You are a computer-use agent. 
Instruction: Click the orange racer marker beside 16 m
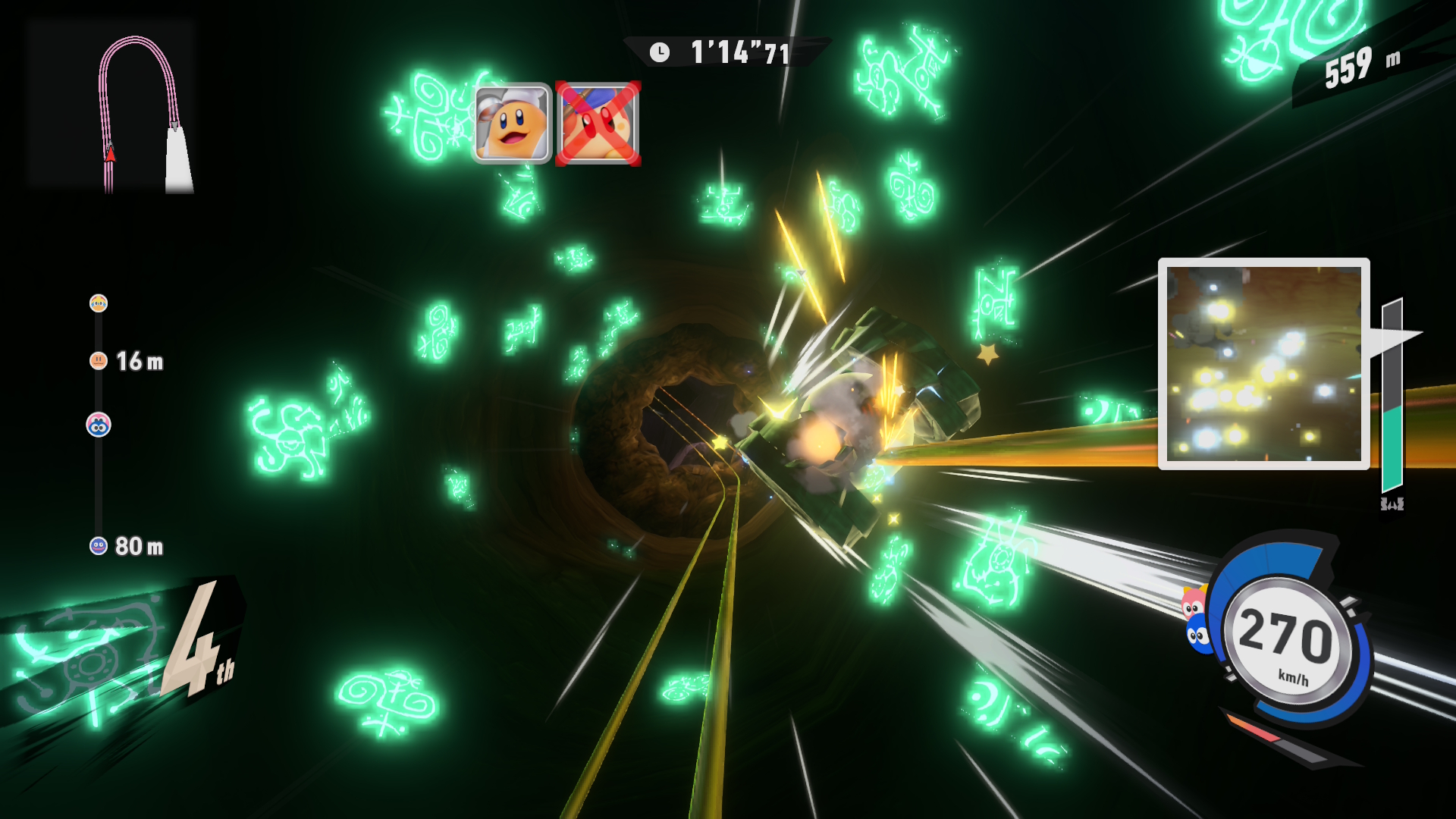(99, 361)
